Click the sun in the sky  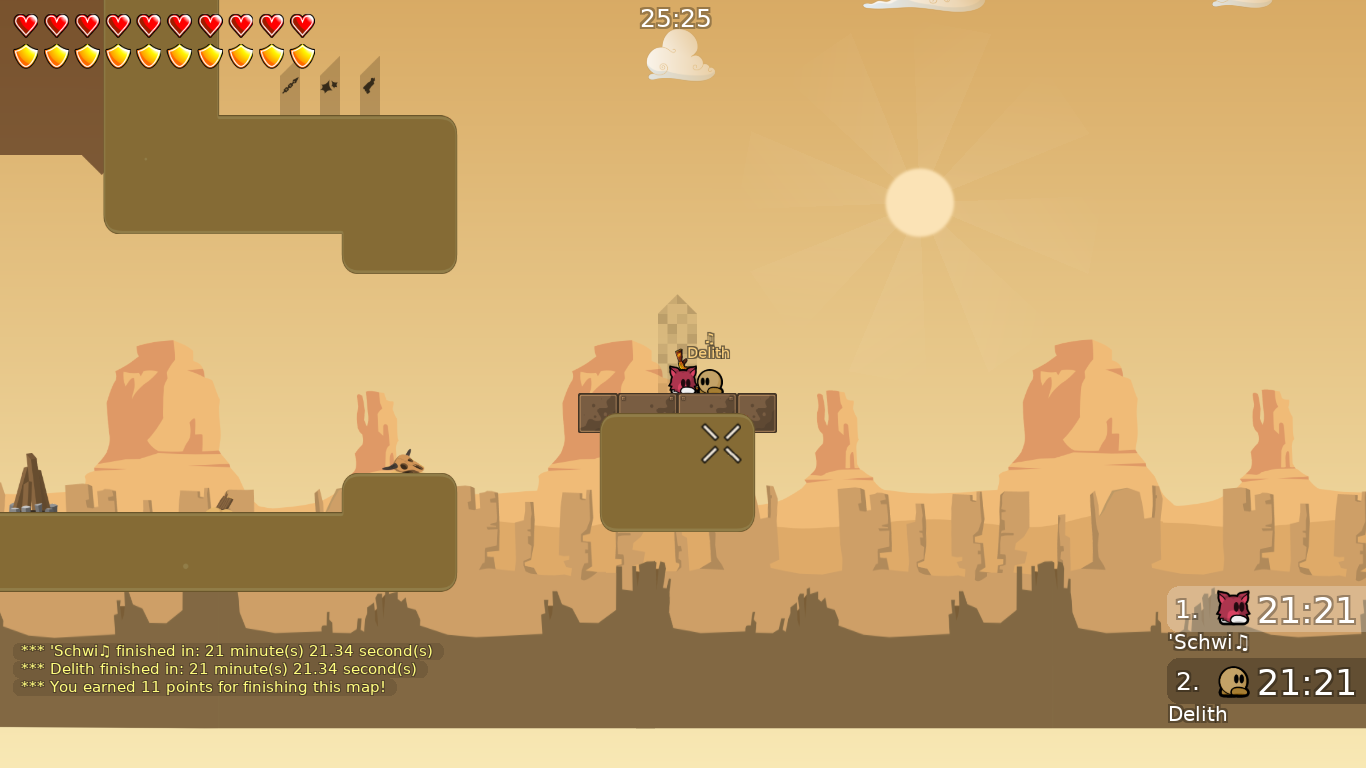click(x=920, y=201)
